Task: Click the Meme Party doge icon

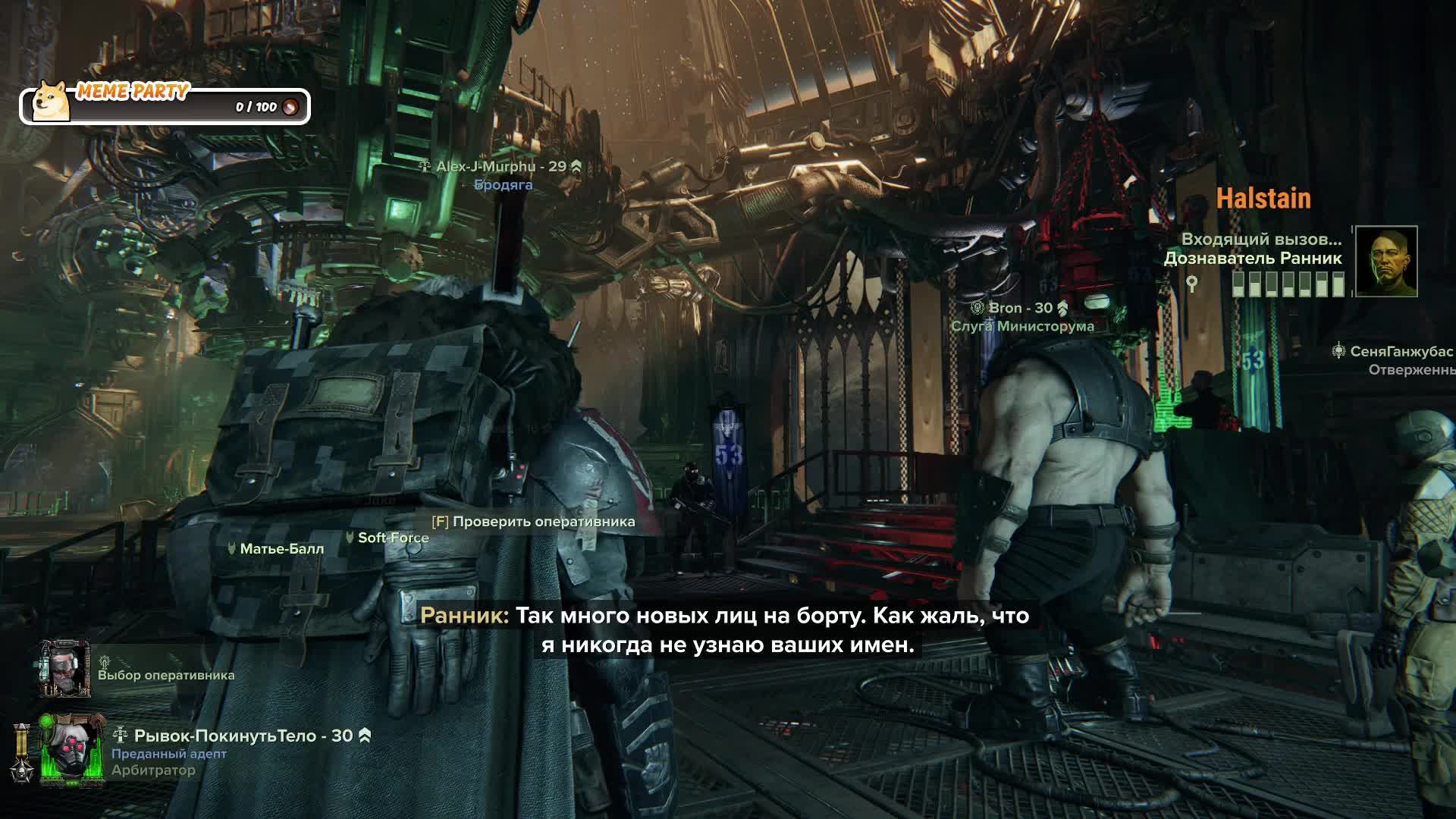Action: (52, 102)
